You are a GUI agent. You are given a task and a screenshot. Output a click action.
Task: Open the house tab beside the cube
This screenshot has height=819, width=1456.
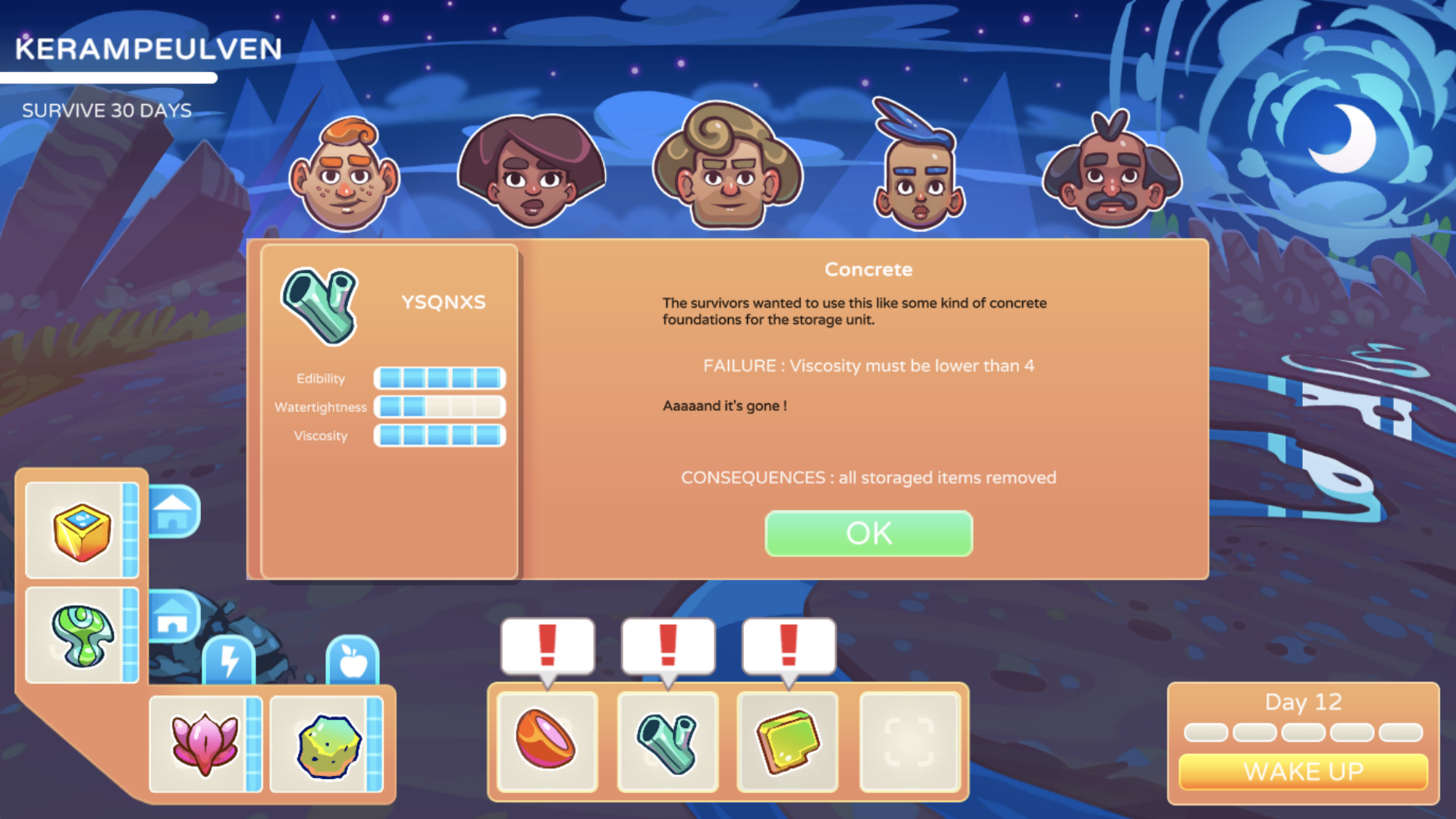(x=174, y=512)
